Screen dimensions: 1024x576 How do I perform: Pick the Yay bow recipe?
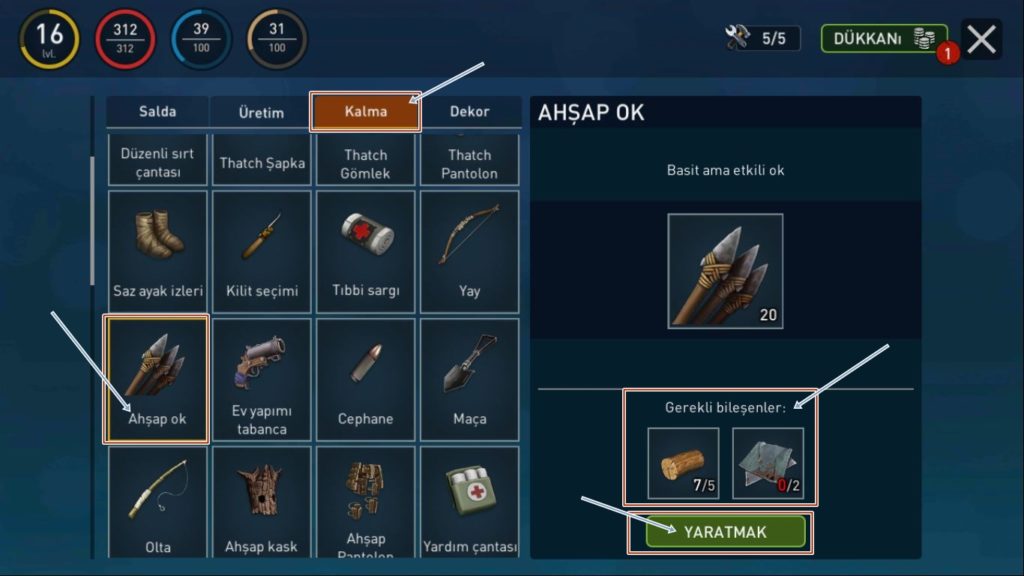click(x=470, y=250)
